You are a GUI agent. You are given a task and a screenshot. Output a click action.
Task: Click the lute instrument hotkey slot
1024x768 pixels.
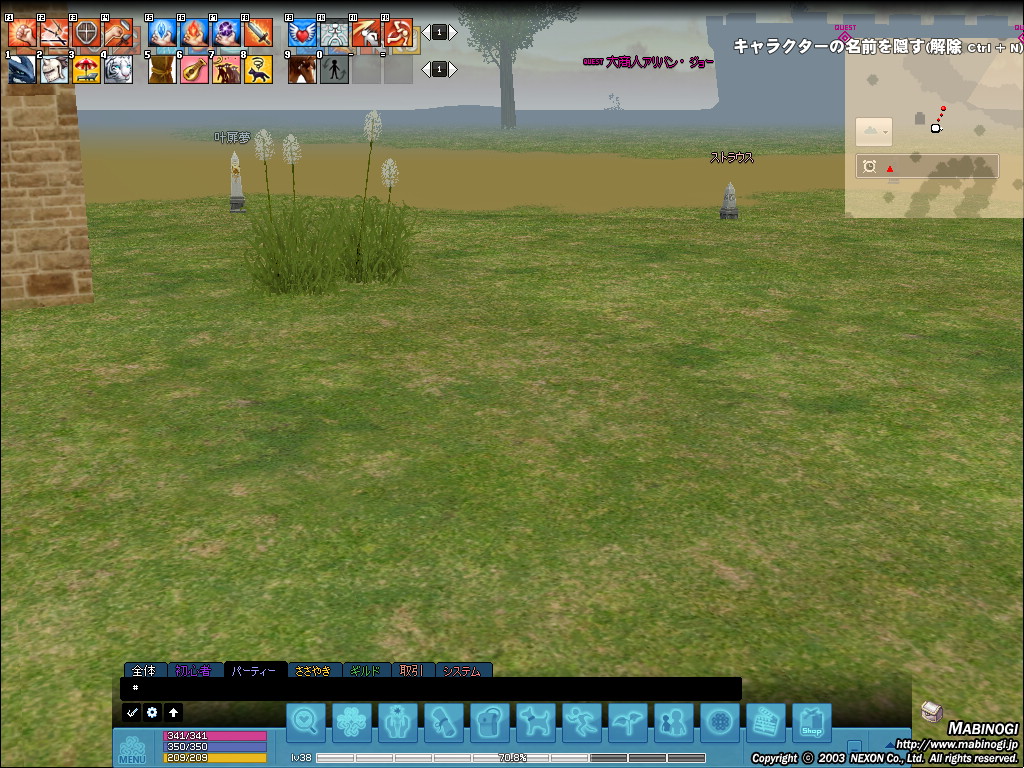coord(194,69)
